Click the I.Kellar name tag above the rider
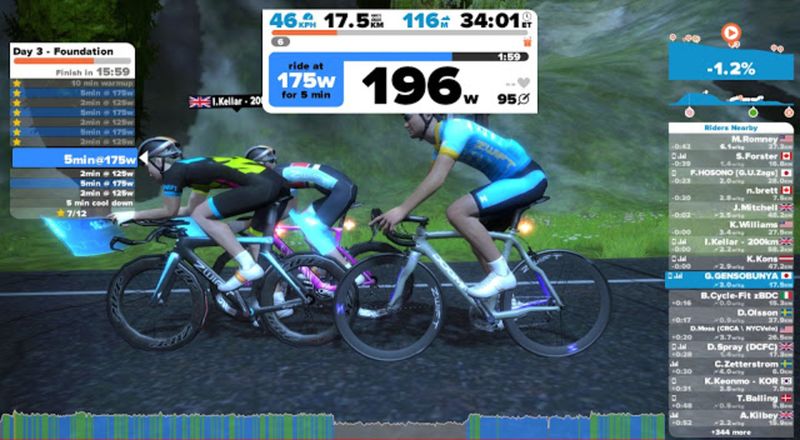This screenshot has height=440, width=800. coord(225,102)
